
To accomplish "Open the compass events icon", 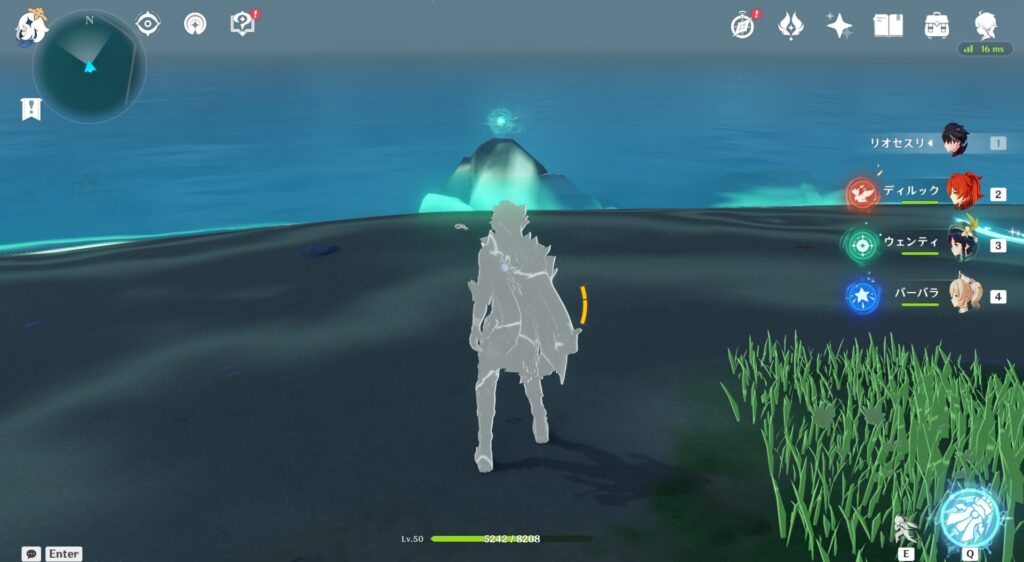I will (742, 25).
